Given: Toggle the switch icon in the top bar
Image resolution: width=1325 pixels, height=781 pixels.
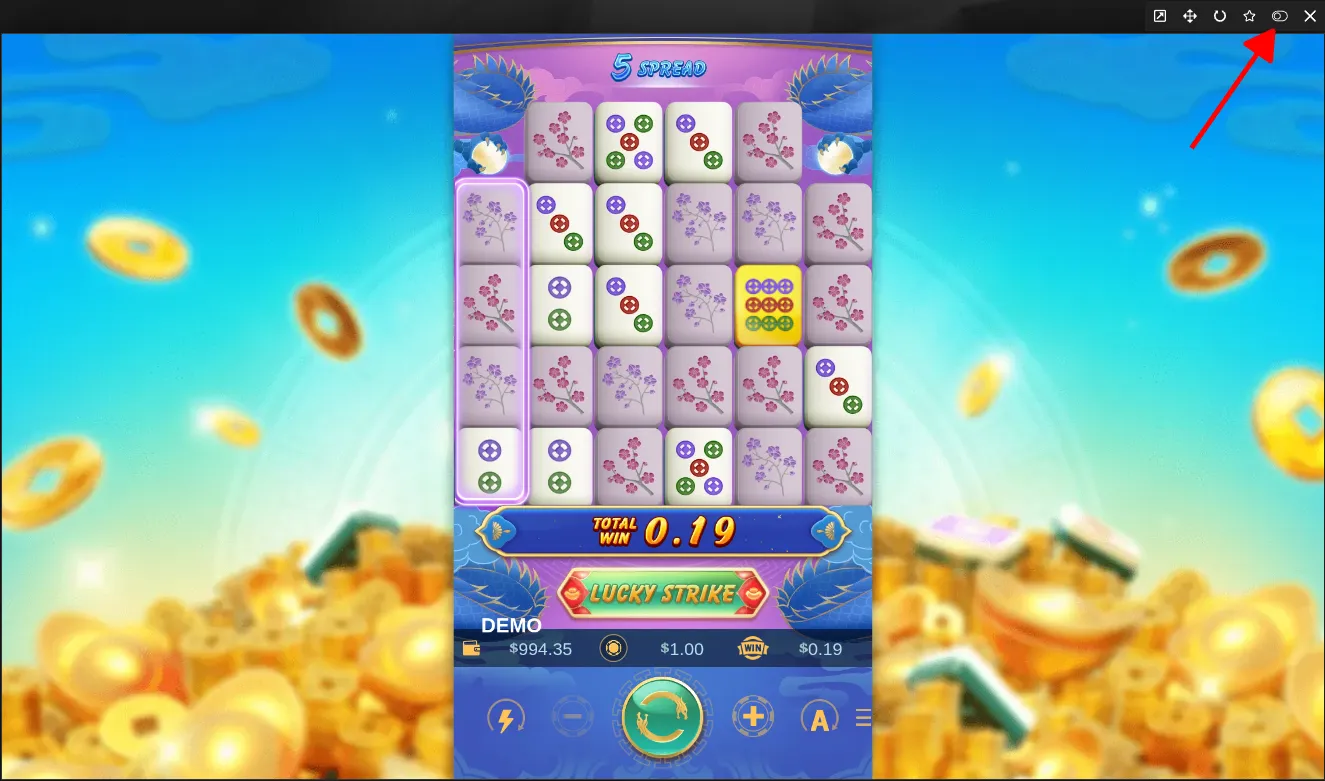Looking at the screenshot, I should point(1279,16).
